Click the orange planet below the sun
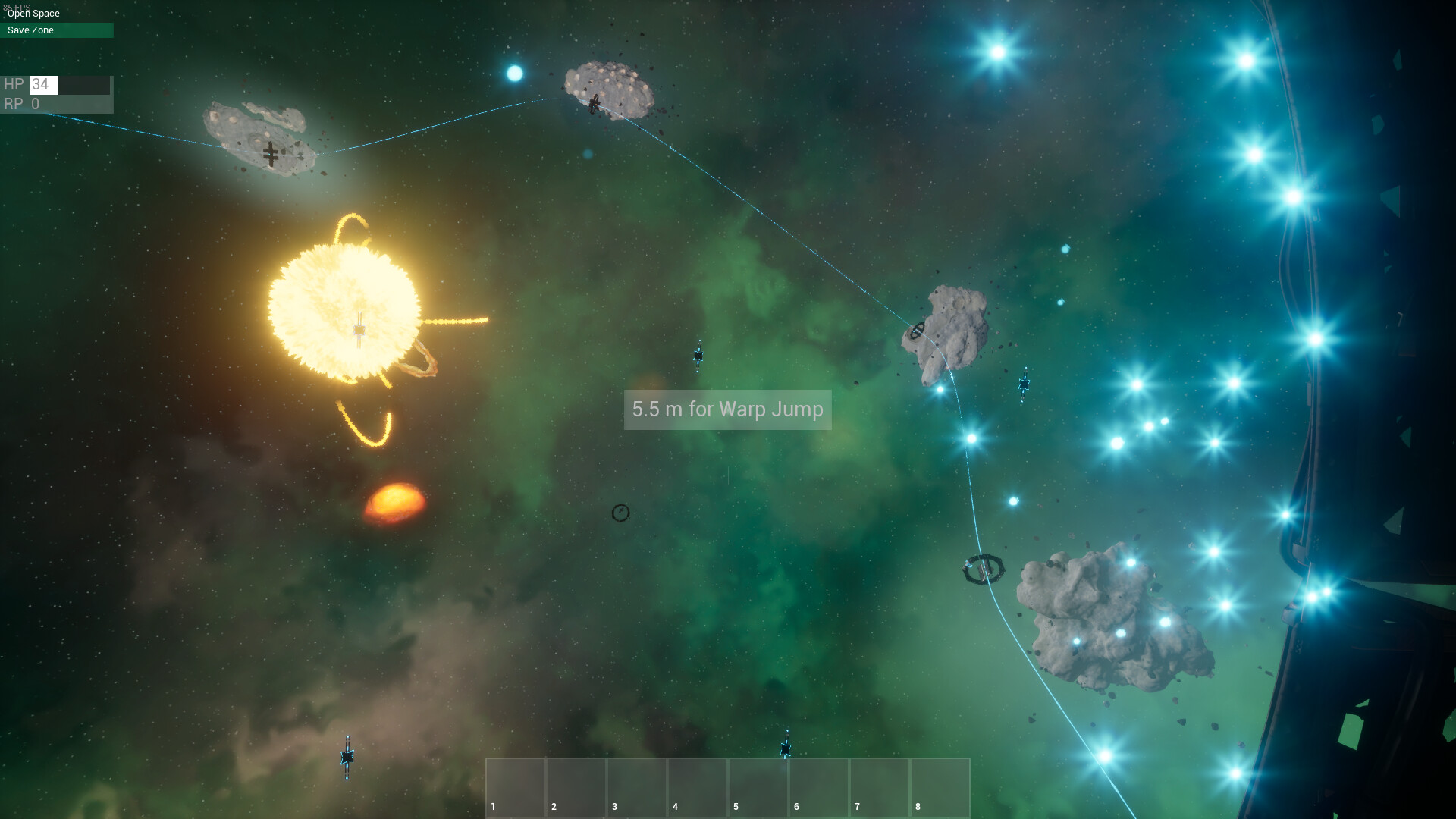This screenshot has height=819, width=1456. tap(397, 497)
